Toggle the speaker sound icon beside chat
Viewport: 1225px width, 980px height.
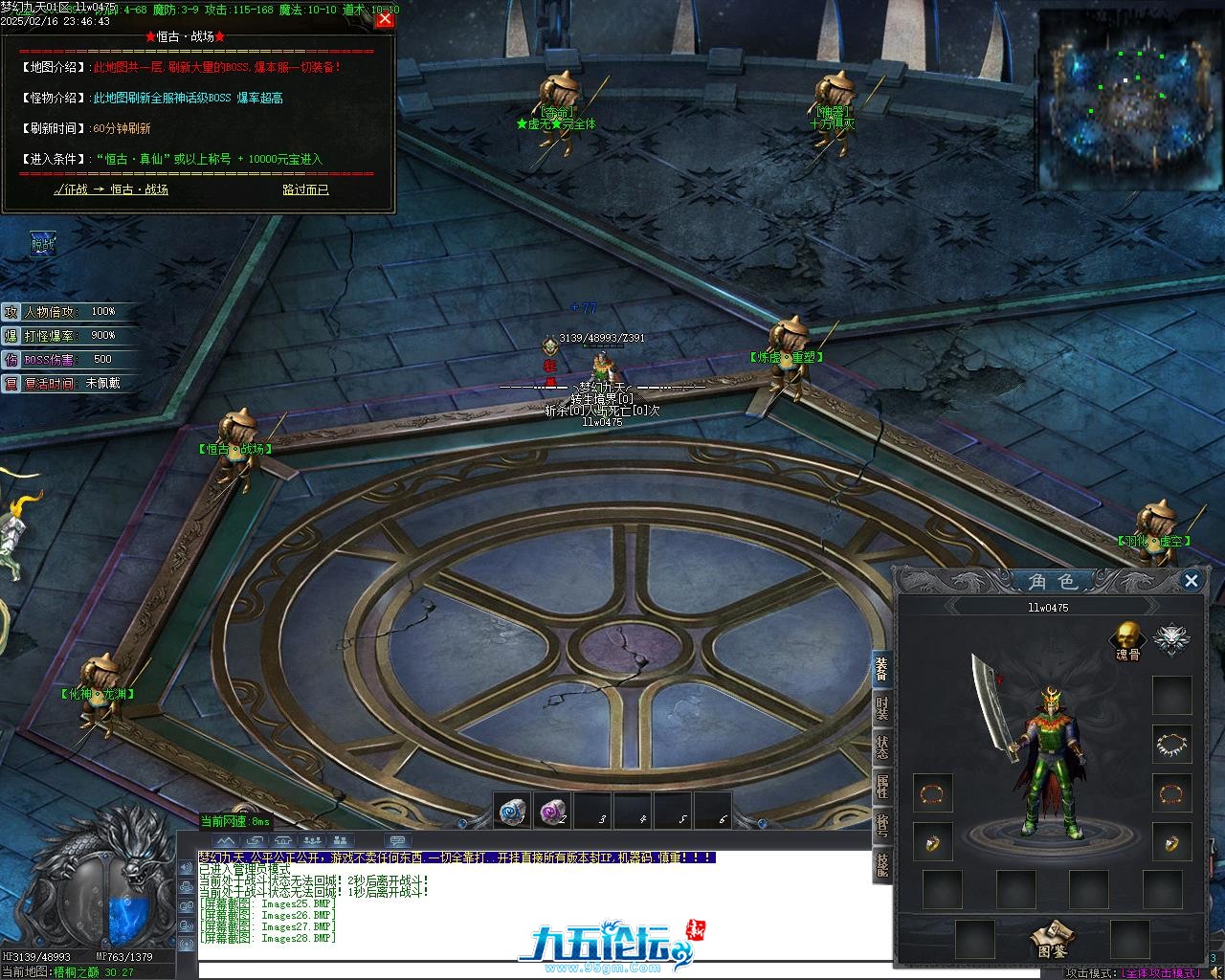(x=186, y=868)
